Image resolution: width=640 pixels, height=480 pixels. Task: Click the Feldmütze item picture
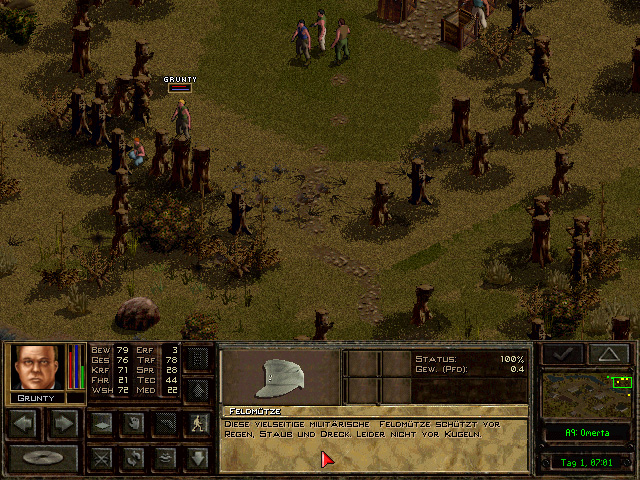coord(280,377)
